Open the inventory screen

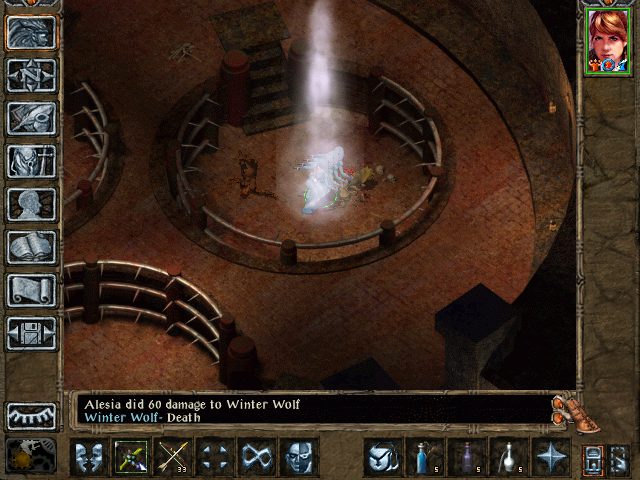point(32,160)
